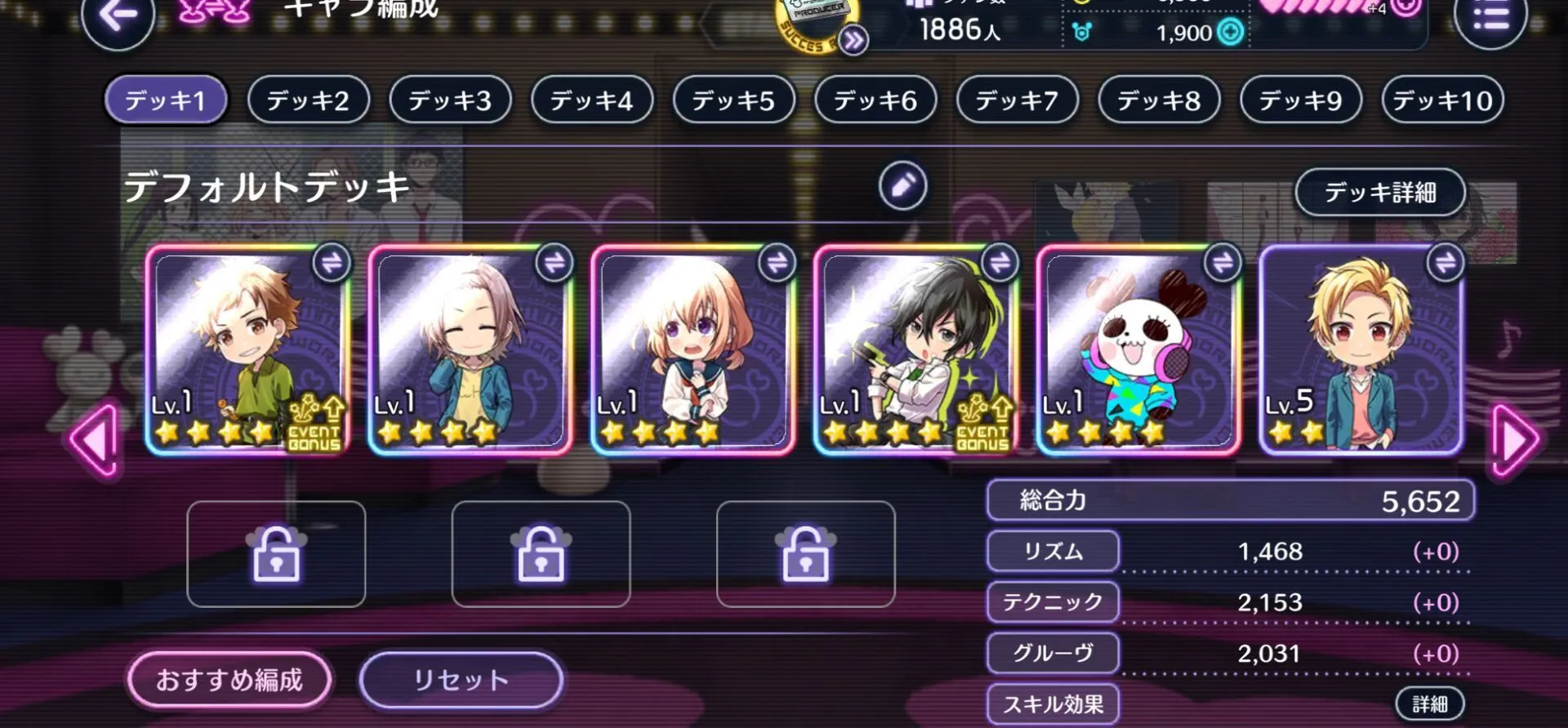Choose the sailor uniform girl card
Image resolution: width=1568 pixels, height=728 pixels.
[692, 351]
